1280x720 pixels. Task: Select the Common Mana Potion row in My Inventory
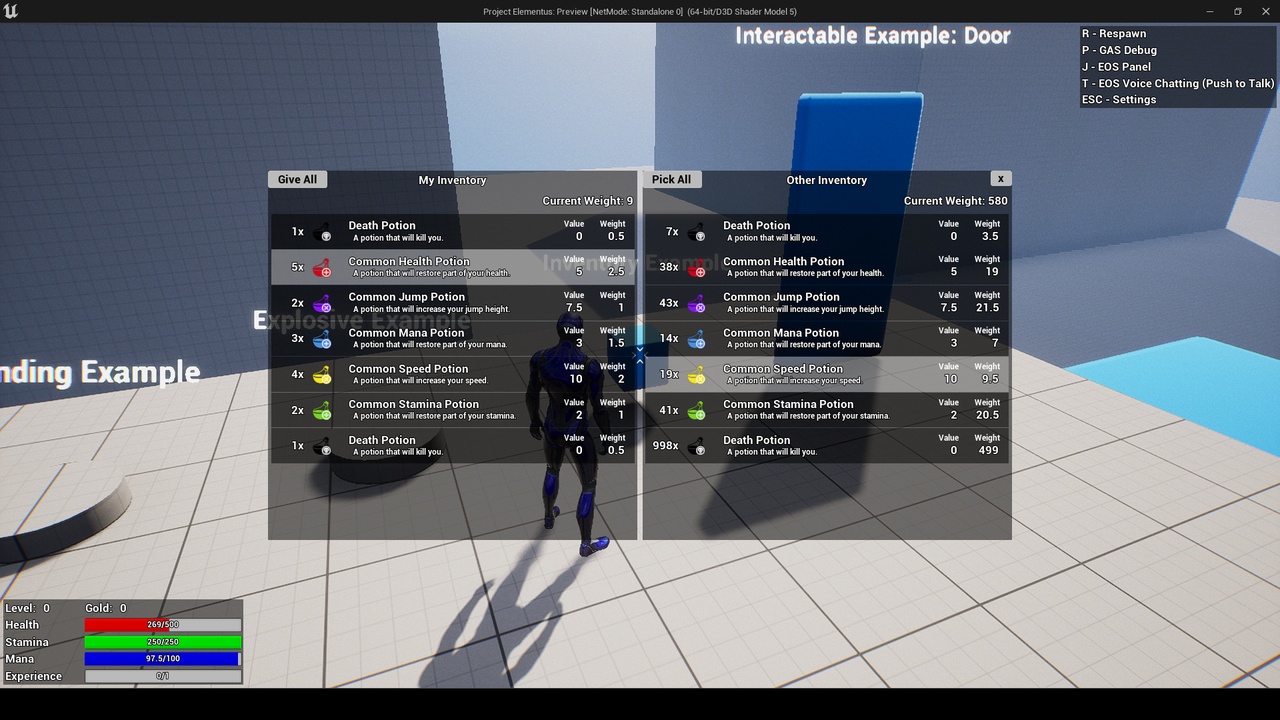click(452, 338)
